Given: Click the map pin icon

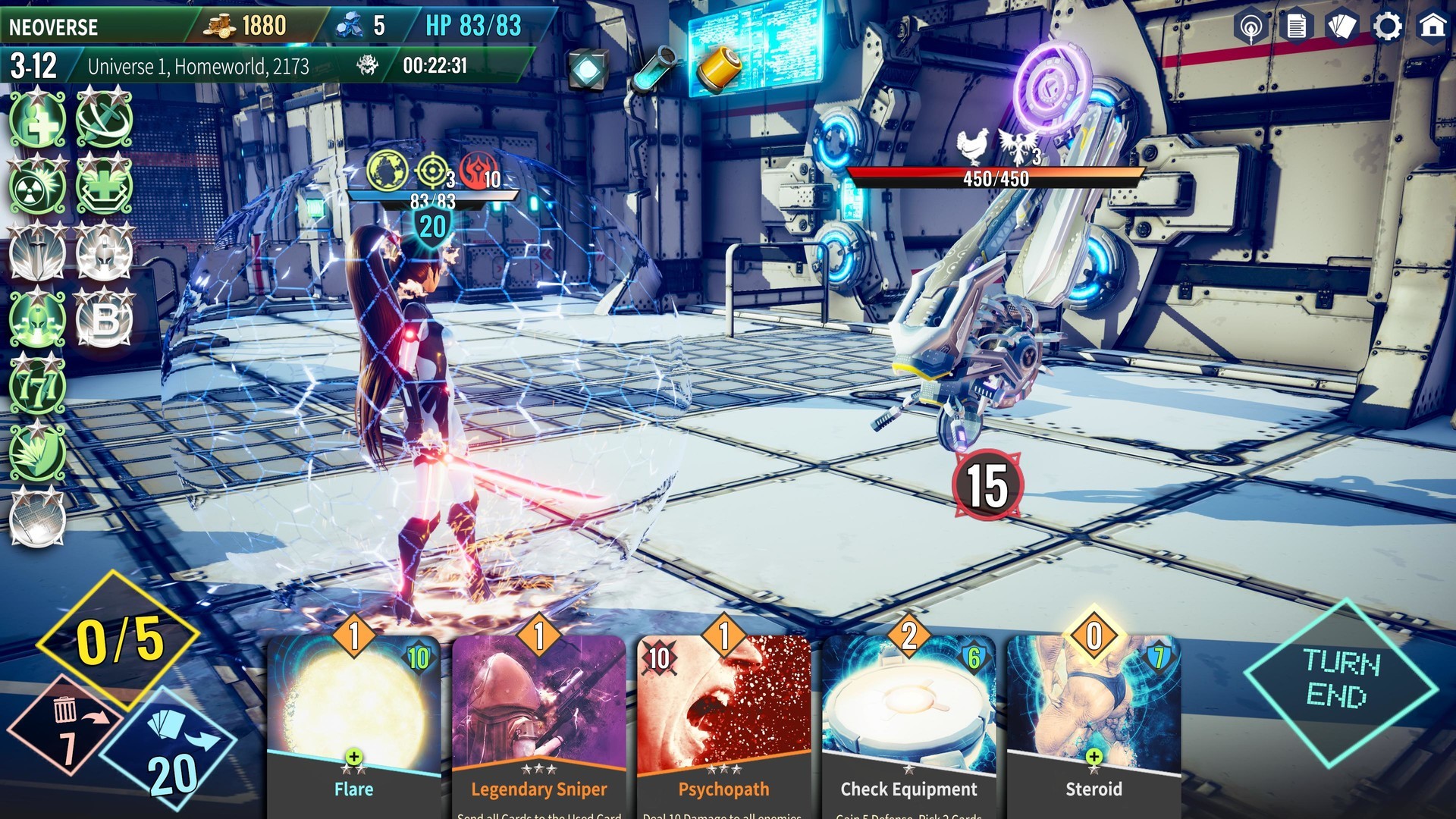Looking at the screenshot, I should 1250,27.
